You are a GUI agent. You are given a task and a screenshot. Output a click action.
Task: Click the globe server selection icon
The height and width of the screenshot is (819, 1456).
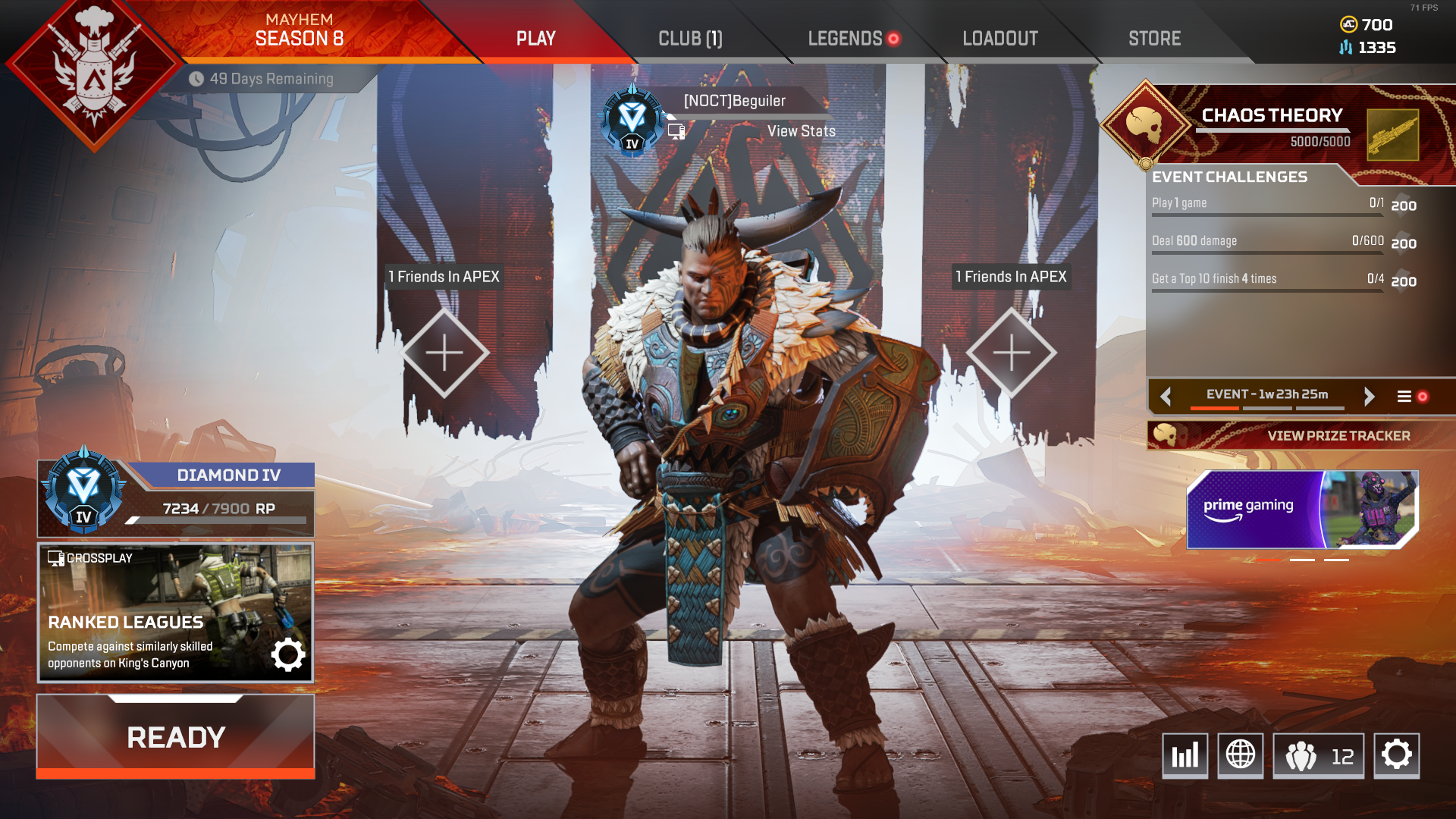(x=1242, y=755)
